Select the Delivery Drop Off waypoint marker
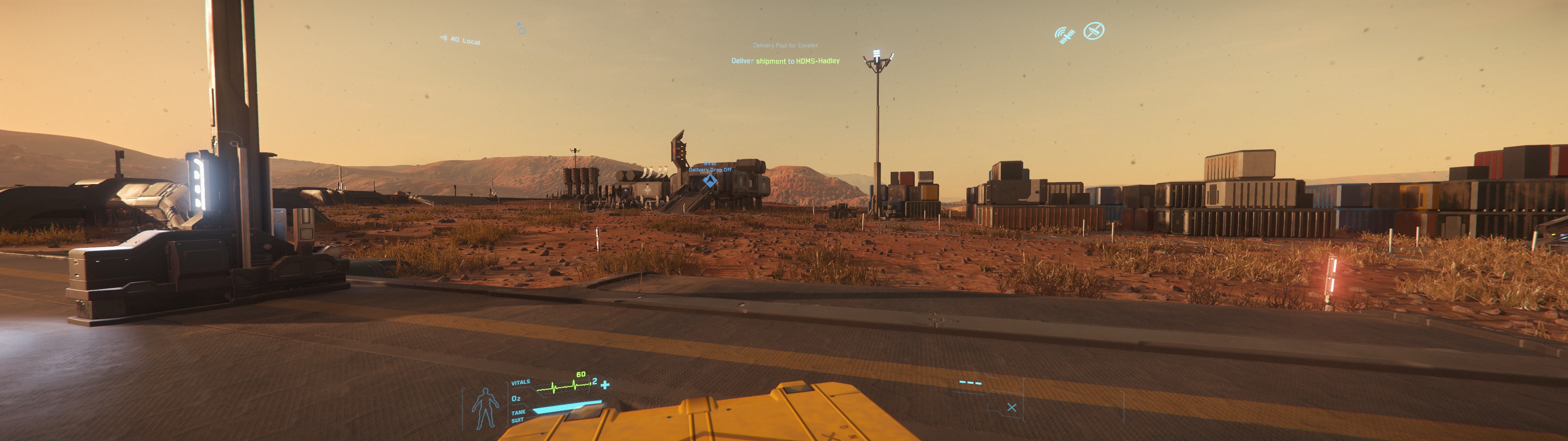The image size is (1568, 441). 710,180
